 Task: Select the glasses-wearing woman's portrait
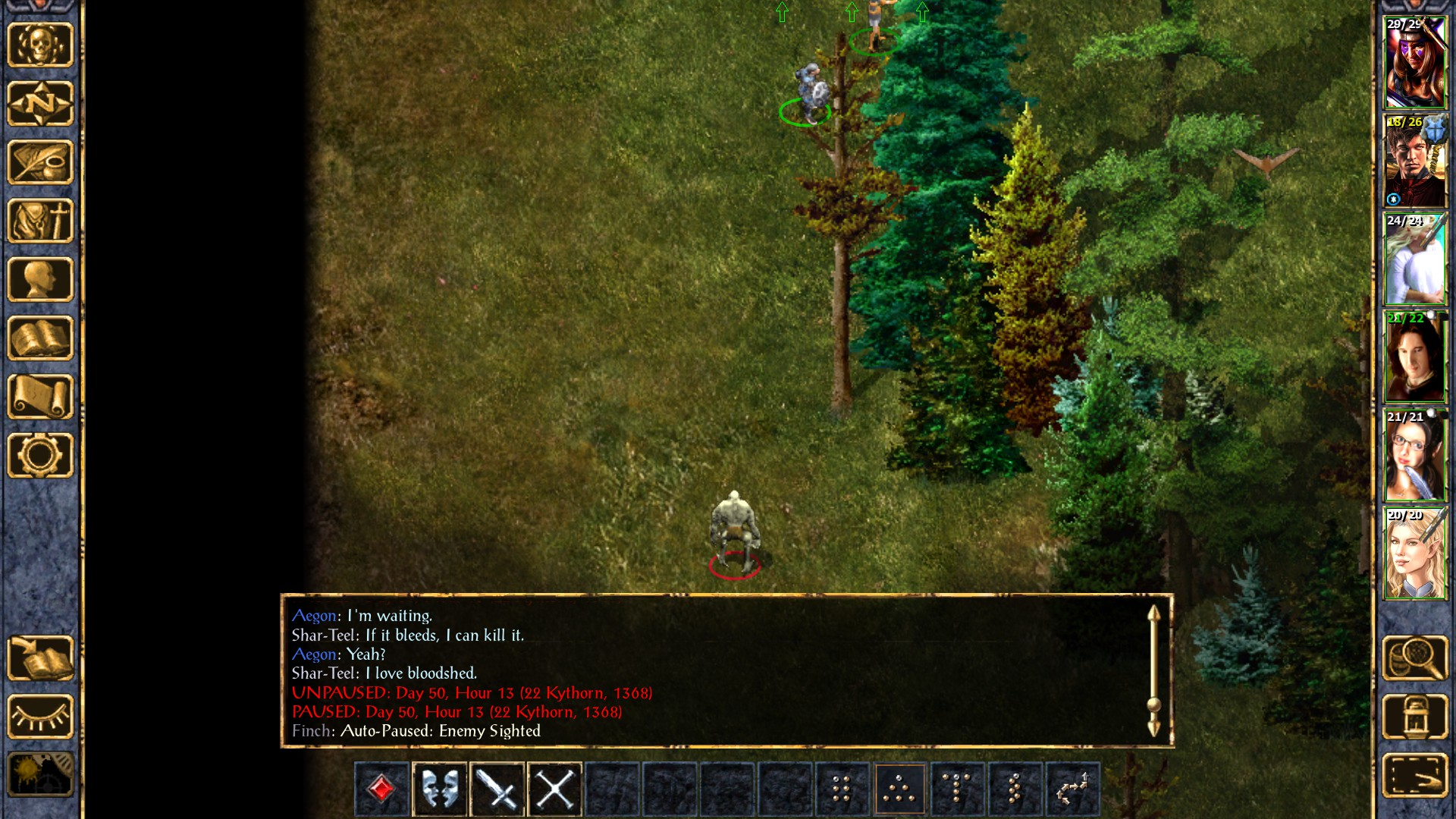(x=1415, y=456)
